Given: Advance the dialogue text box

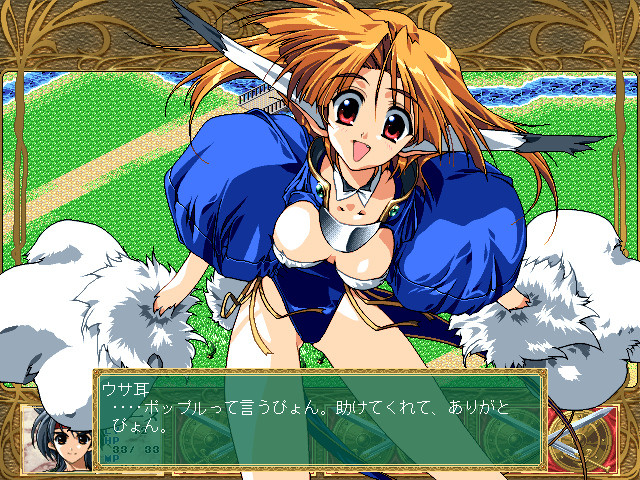Looking at the screenshot, I should (x=318, y=417).
